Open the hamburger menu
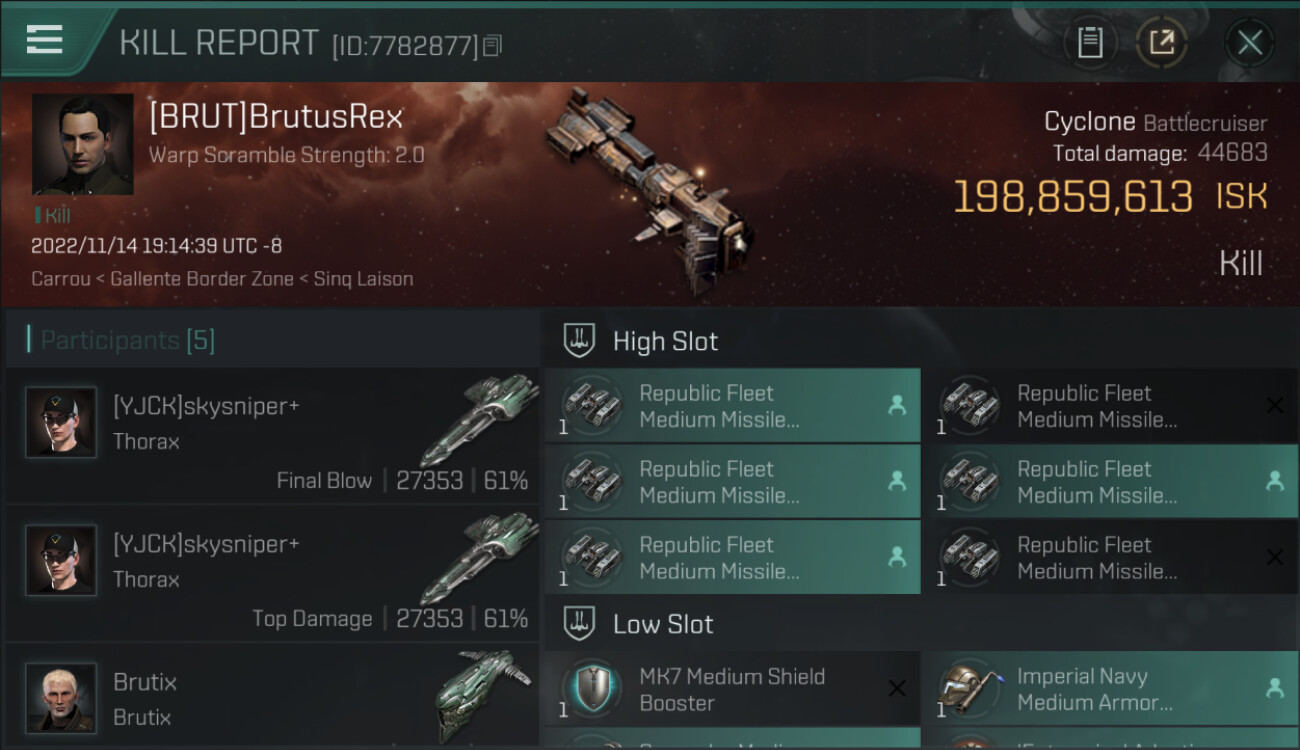 [45, 40]
